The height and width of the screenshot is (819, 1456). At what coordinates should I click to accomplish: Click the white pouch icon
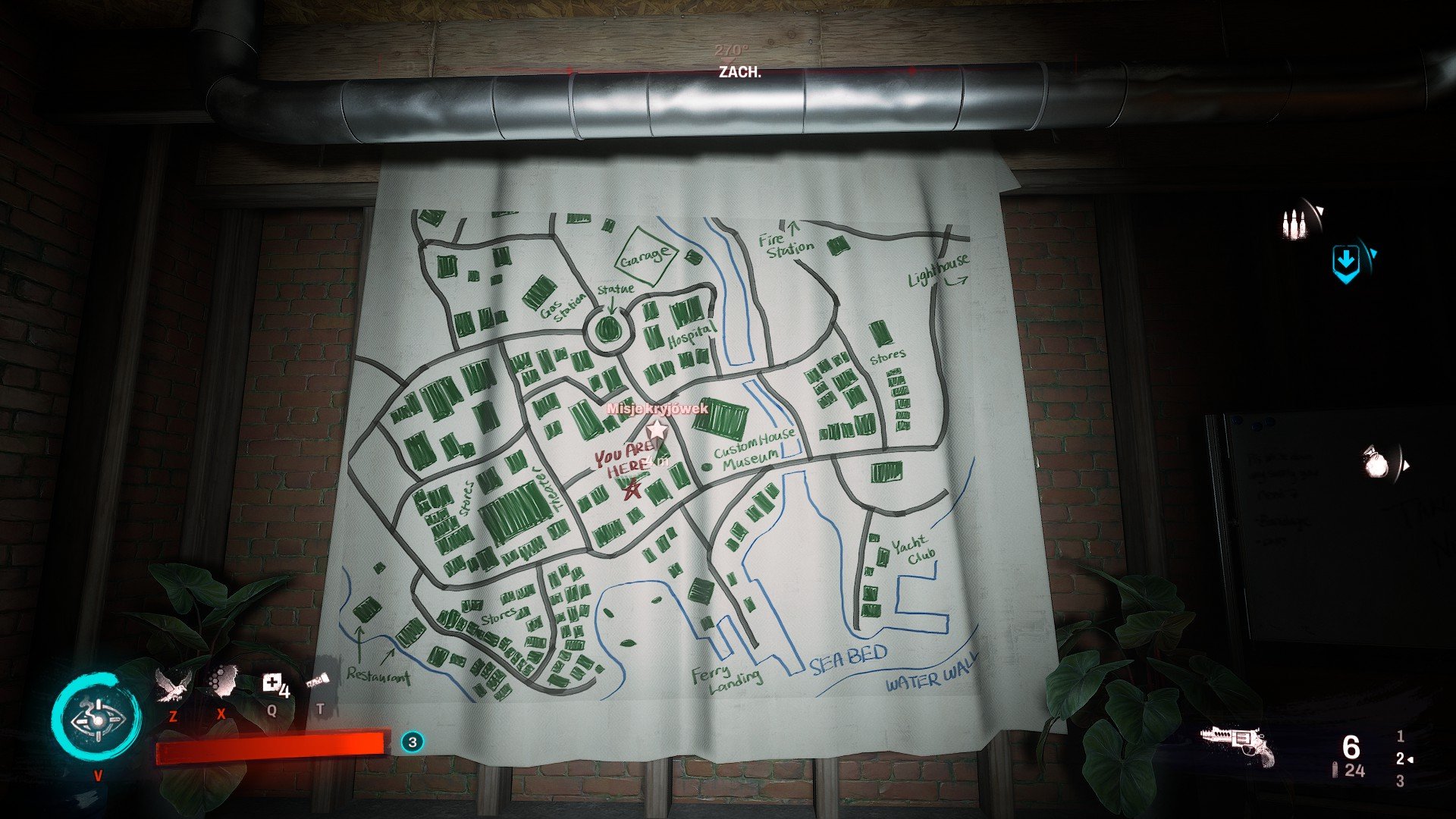[x=1375, y=463]
